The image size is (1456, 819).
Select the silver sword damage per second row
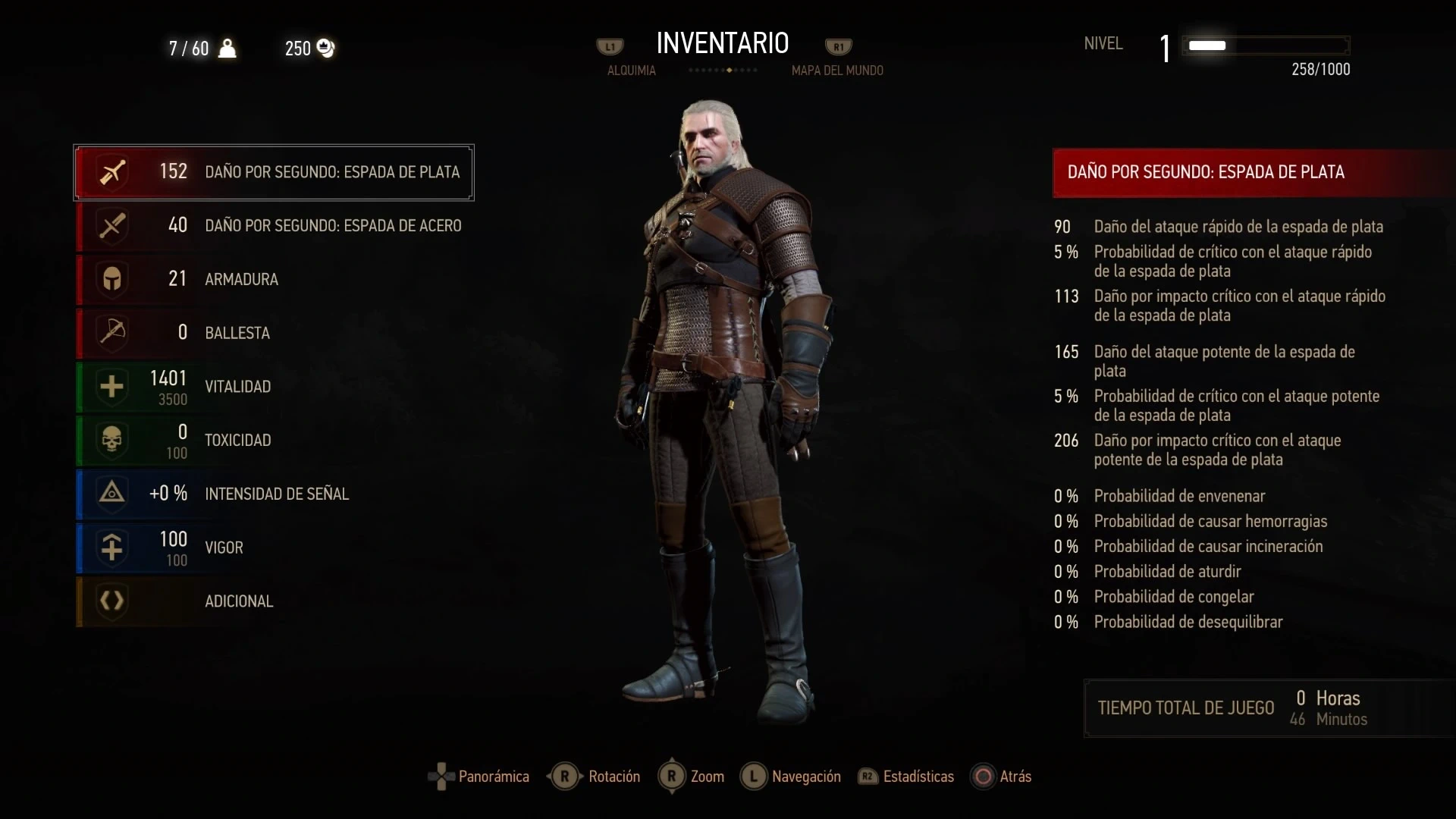[x=274, y=172]
